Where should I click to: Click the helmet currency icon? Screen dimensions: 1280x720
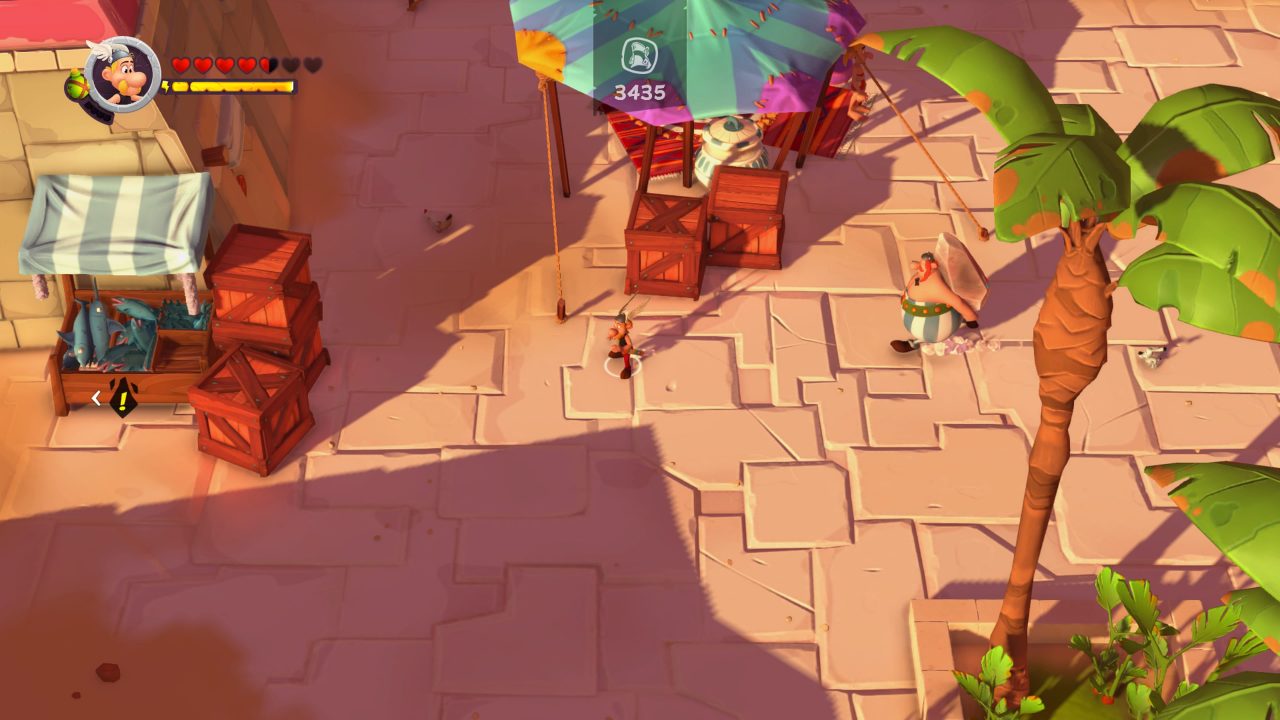[639, 56]
